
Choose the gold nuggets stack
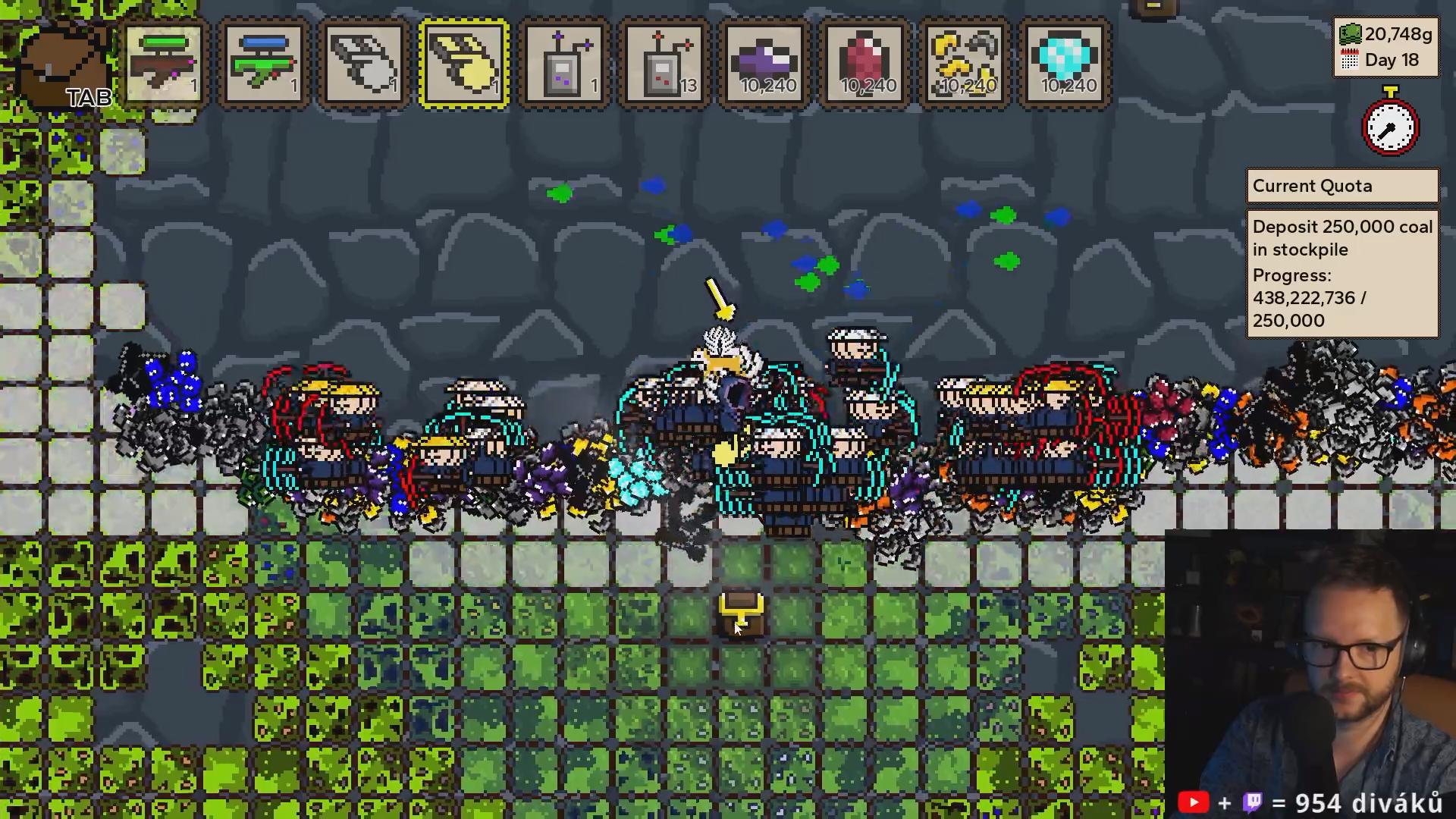965,64
